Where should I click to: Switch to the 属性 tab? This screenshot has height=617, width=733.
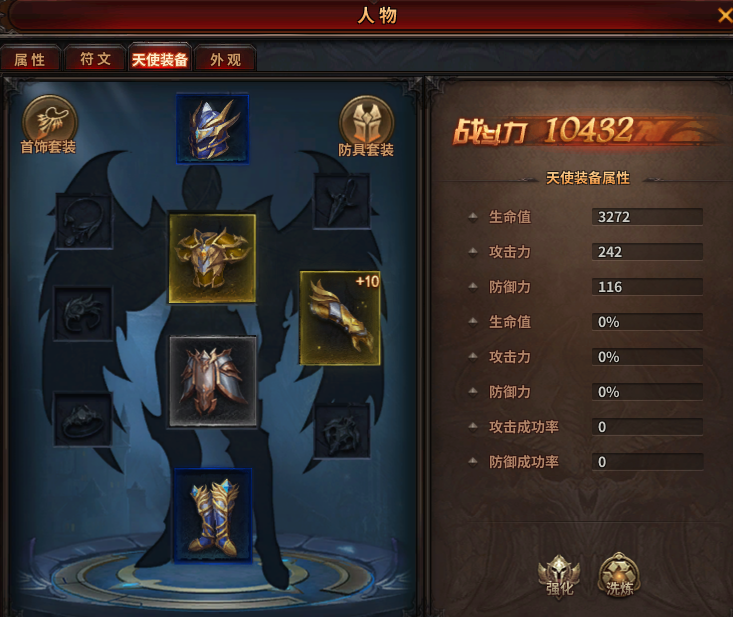pos(30,59)
